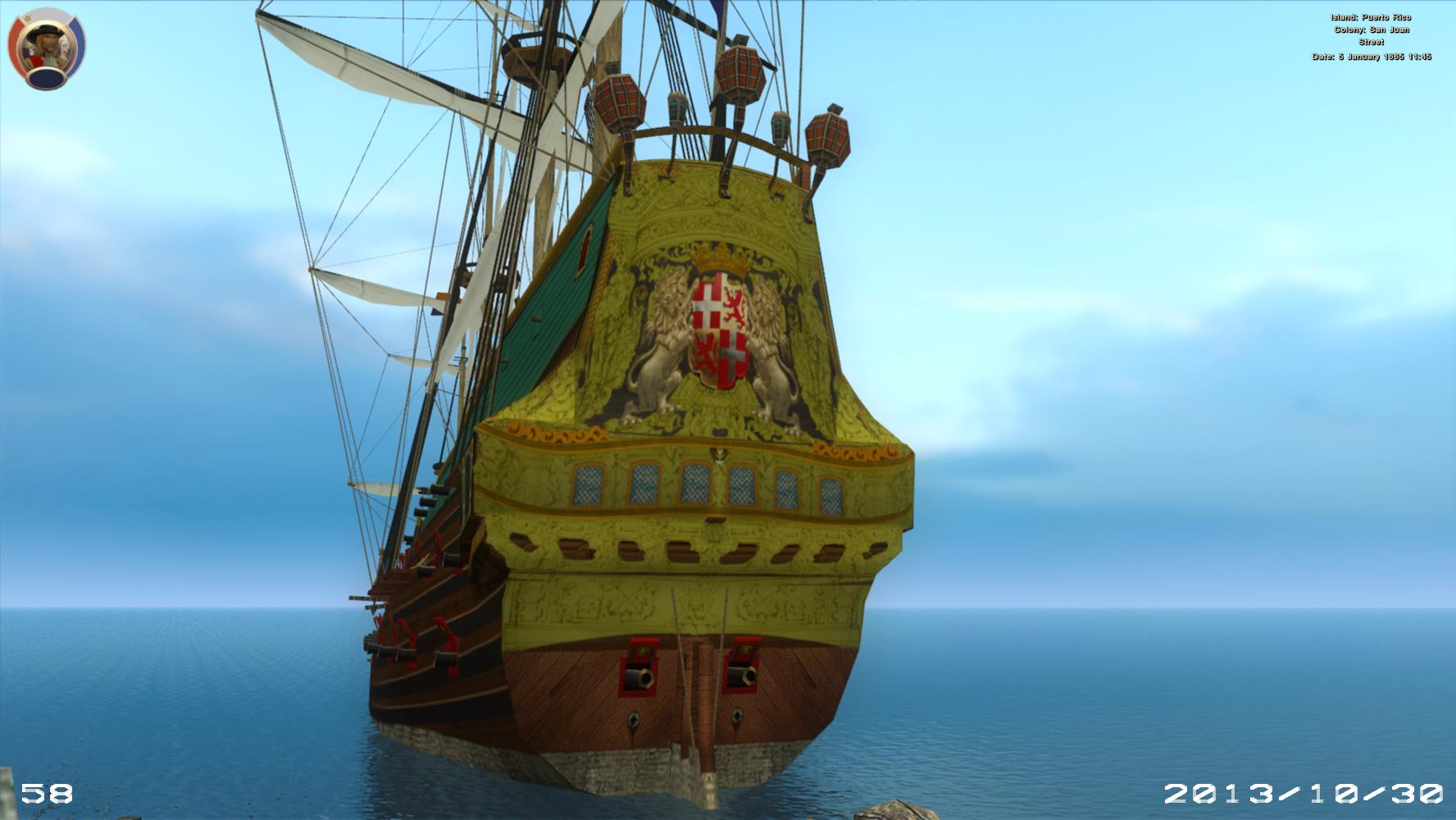Click the captain portrait icon
The width and height of the screenshot is (1456, 820).
pos(47,48)
